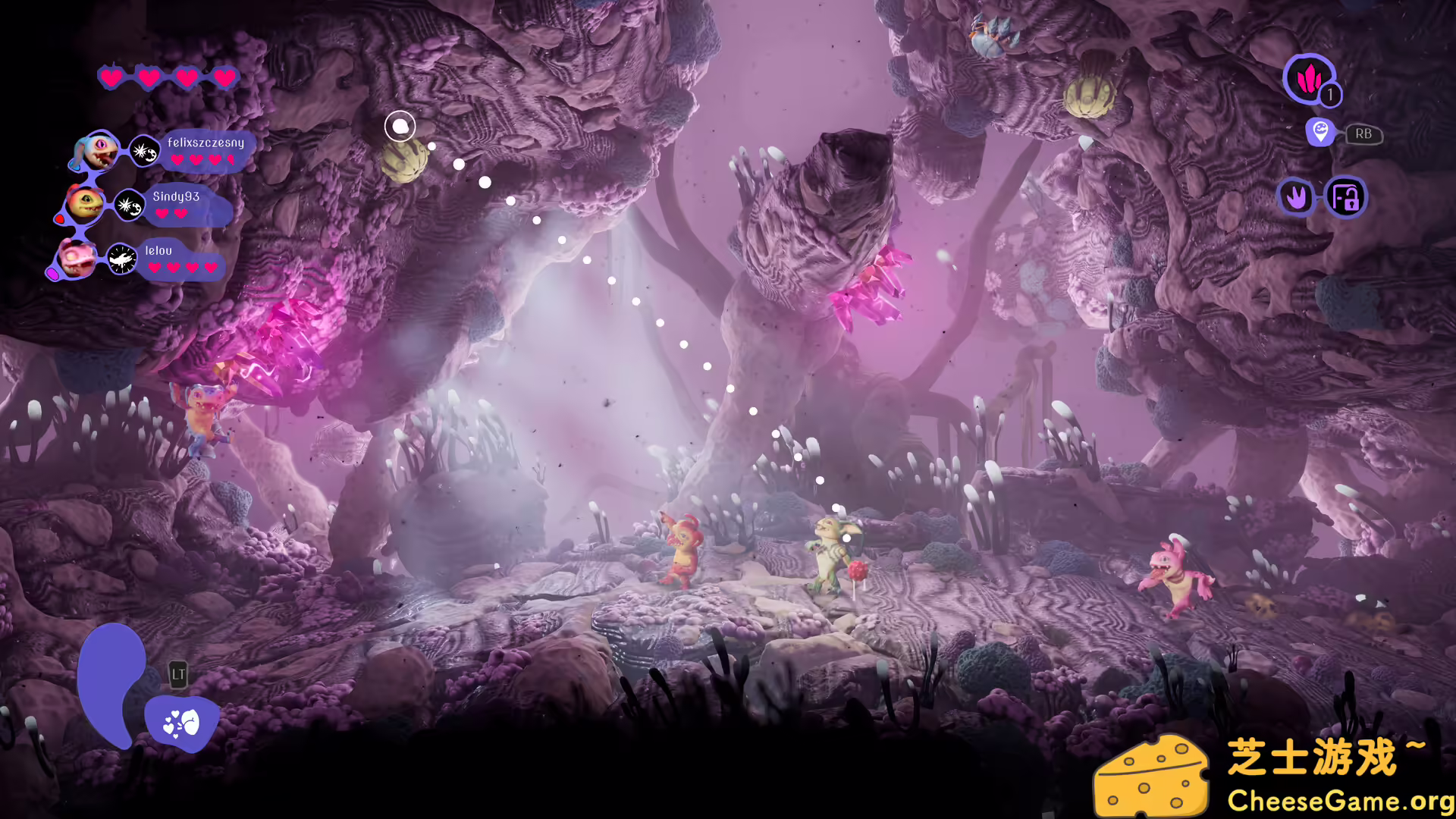This screenshot has height=819, width=1456.
Task: Select the felixszczesny player nameplate
Action: click(x=206, y=143)
